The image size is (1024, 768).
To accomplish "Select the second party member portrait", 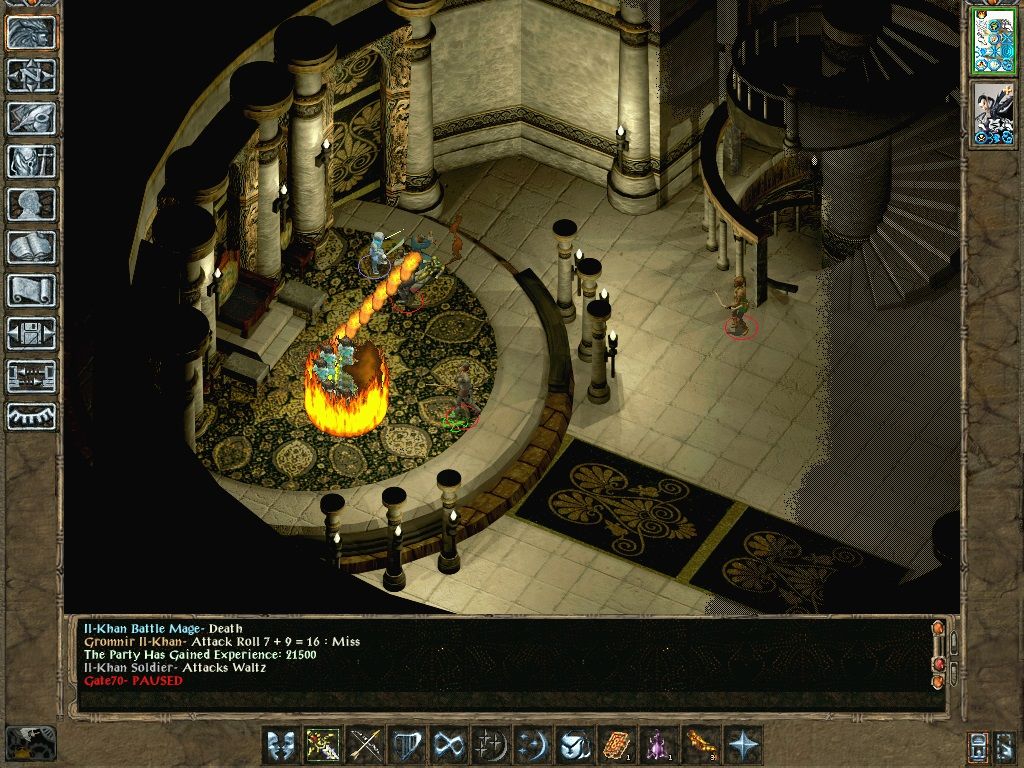I will point(993,115).
